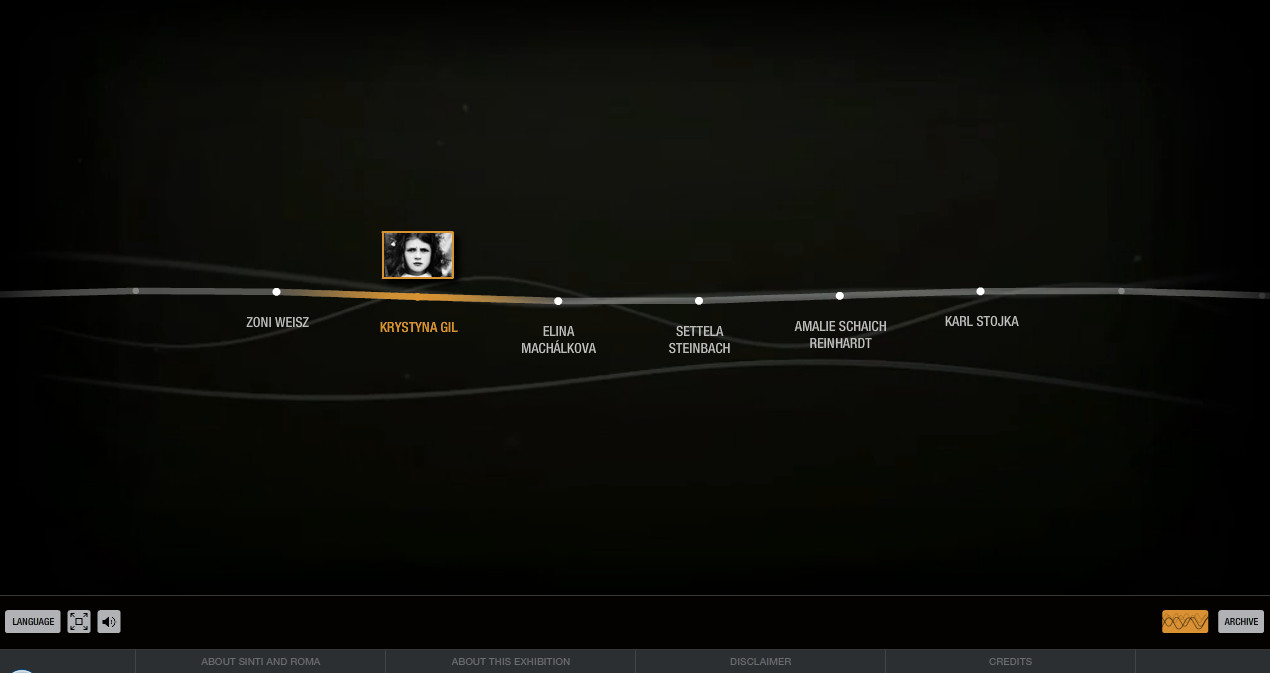The image size is (1270, 673).
Task: Click the Krystyna Gil portrait thumbnail
Action: coord(418,255)
